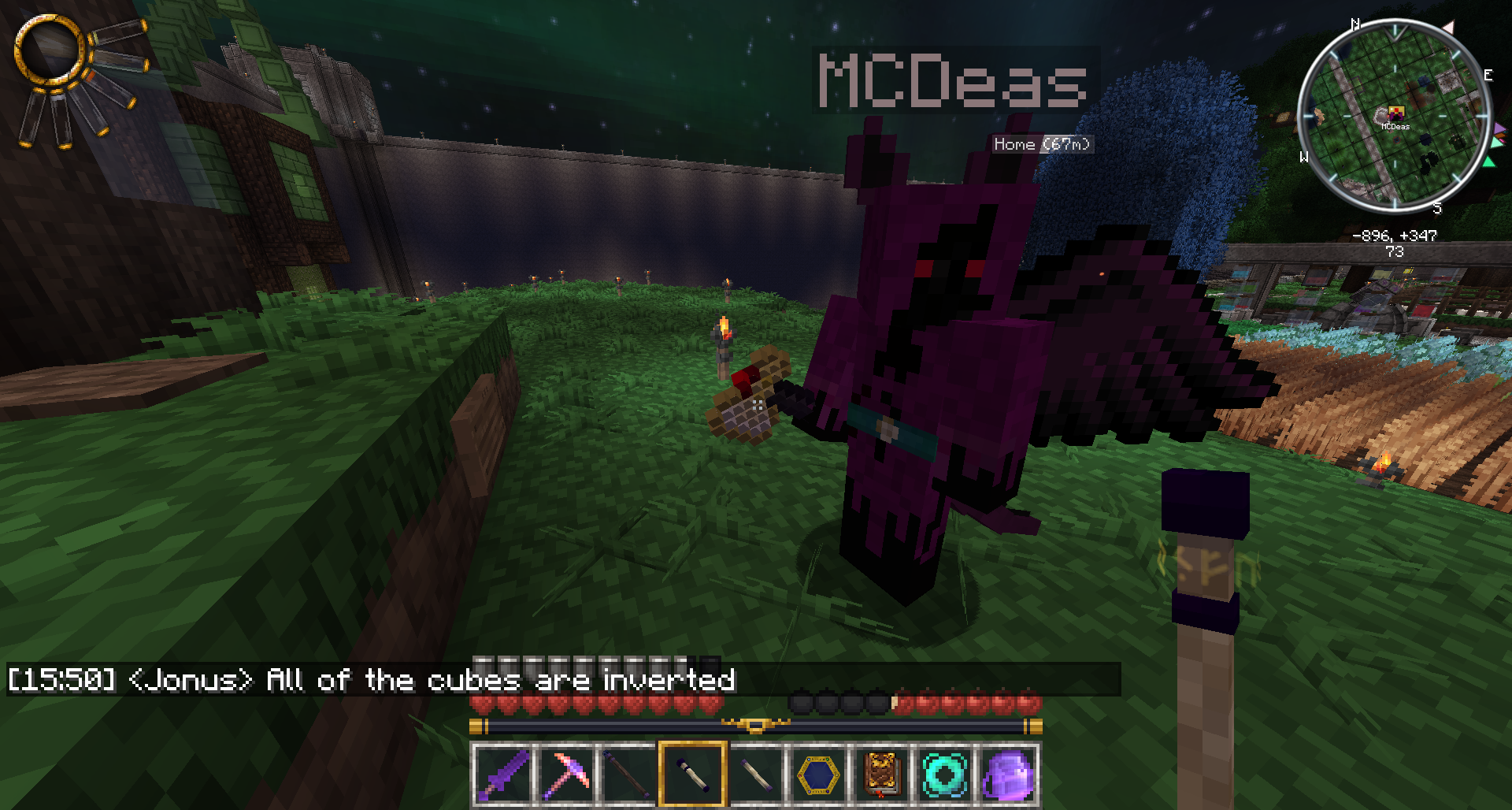Select the blue hexagonal mirror slot
This screenshot has height=810, width=1512.
[x=818, y=775]
